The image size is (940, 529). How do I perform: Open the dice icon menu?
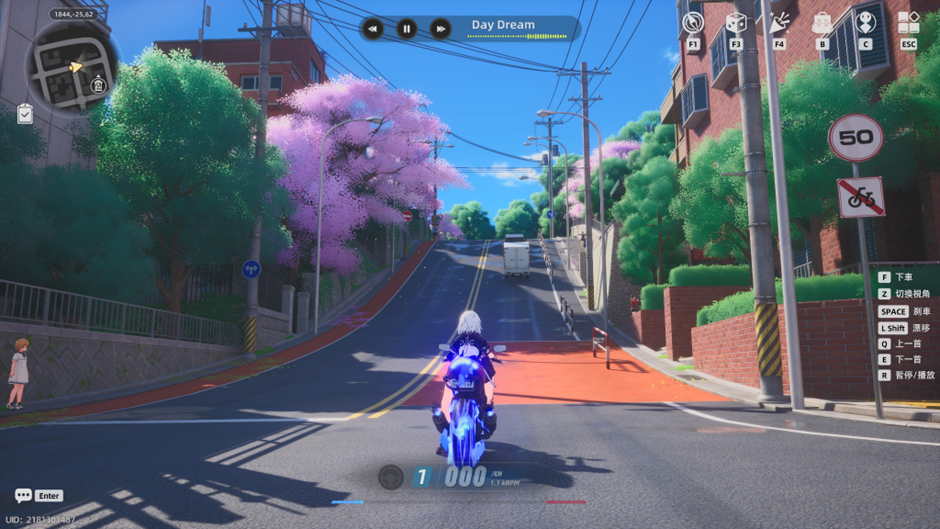tap(736, 23)
